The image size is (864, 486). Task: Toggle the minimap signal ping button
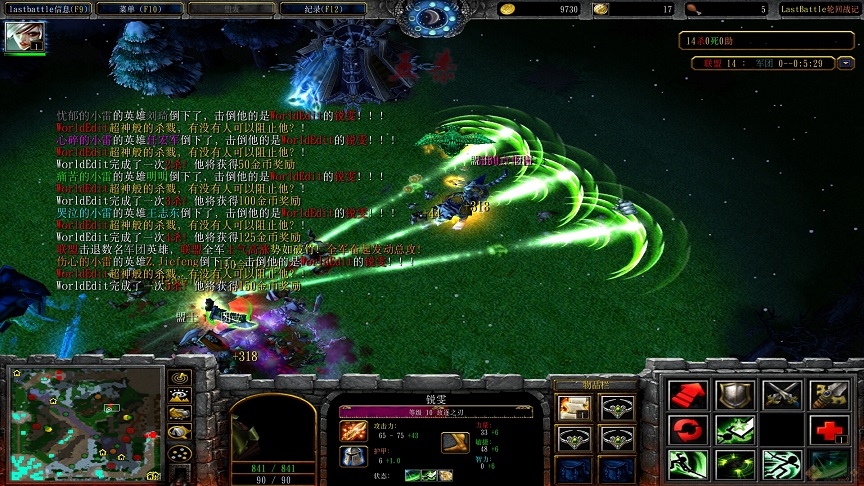click(x=181, y=379)
